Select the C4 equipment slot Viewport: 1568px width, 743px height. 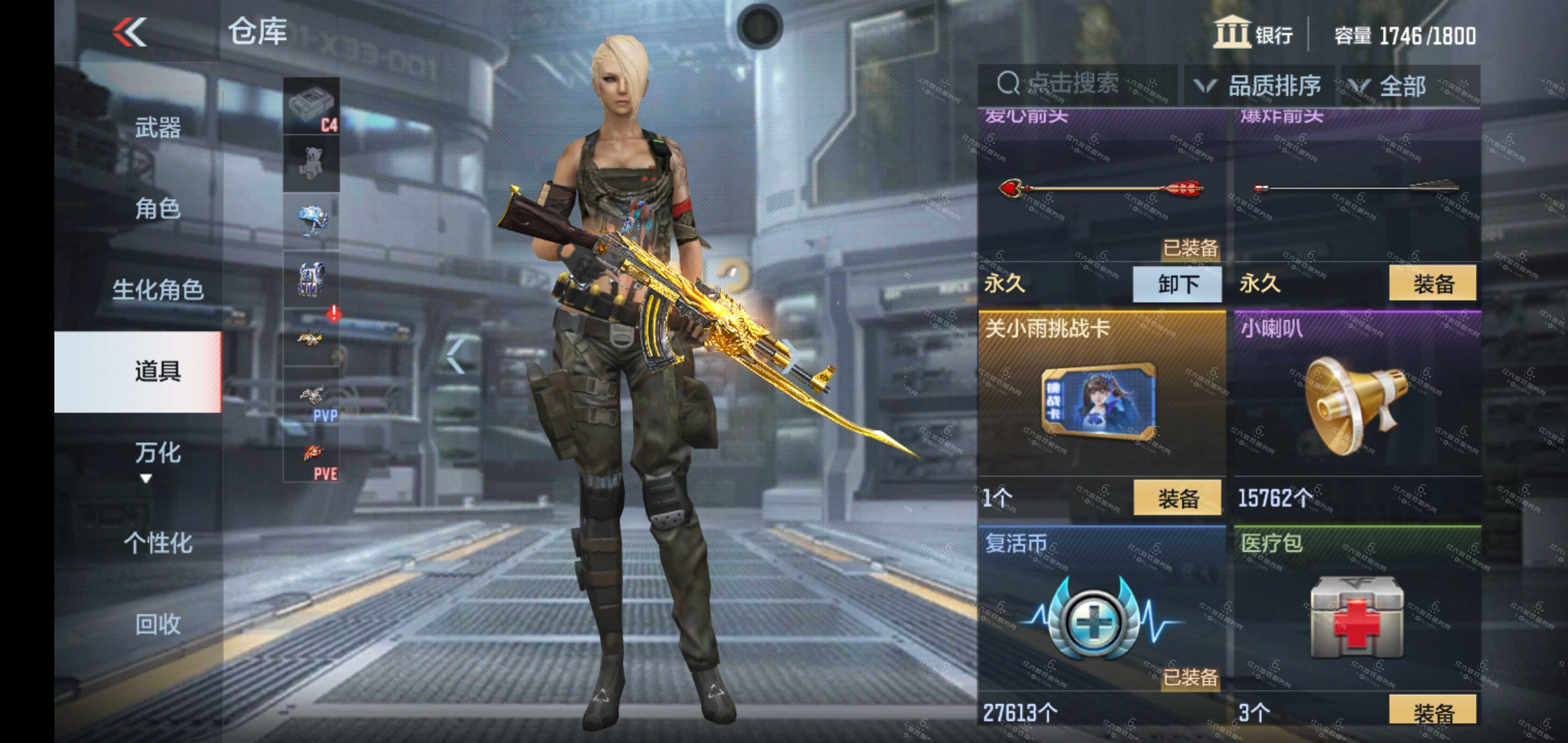click(x=311, y=106)
